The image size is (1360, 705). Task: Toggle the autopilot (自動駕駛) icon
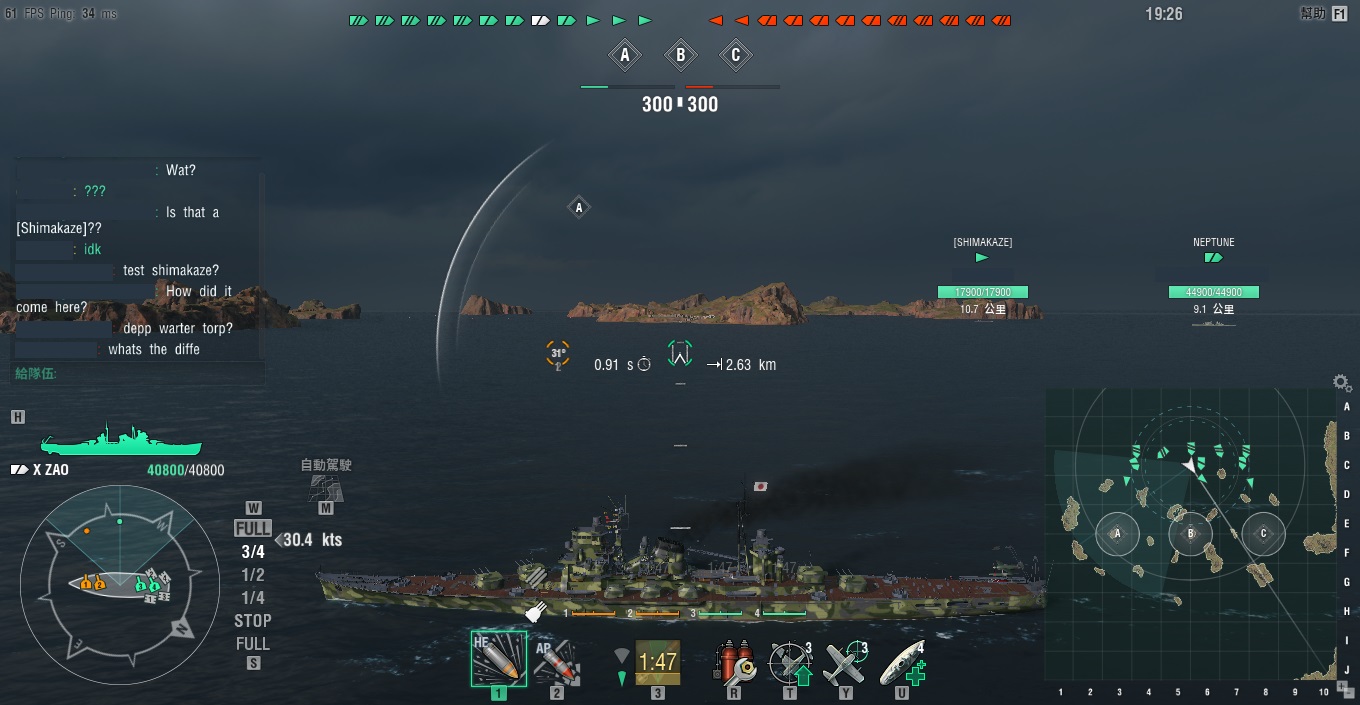point(325,487)
